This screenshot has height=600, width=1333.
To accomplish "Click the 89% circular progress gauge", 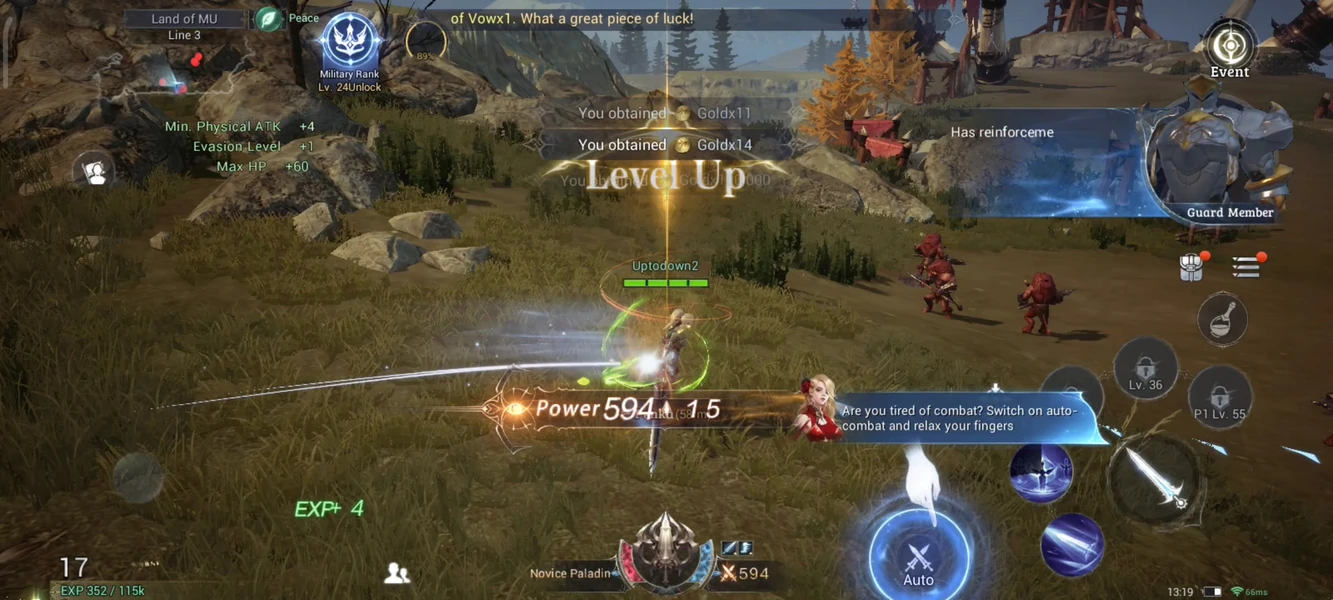I will (426, 44).
